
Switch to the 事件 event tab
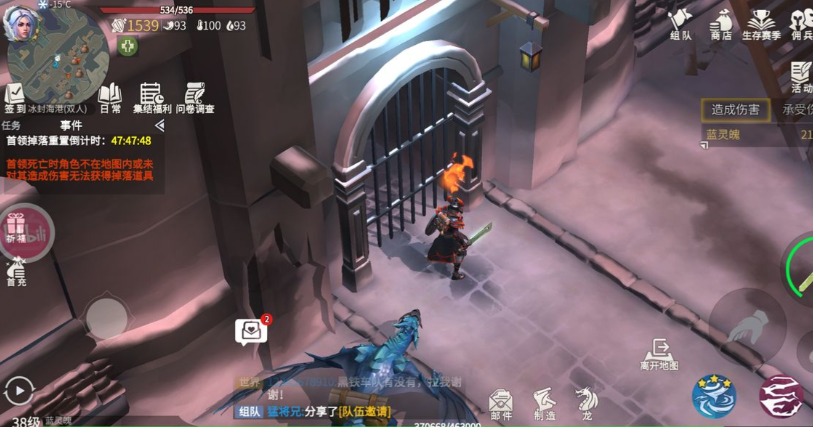(70, 126)
